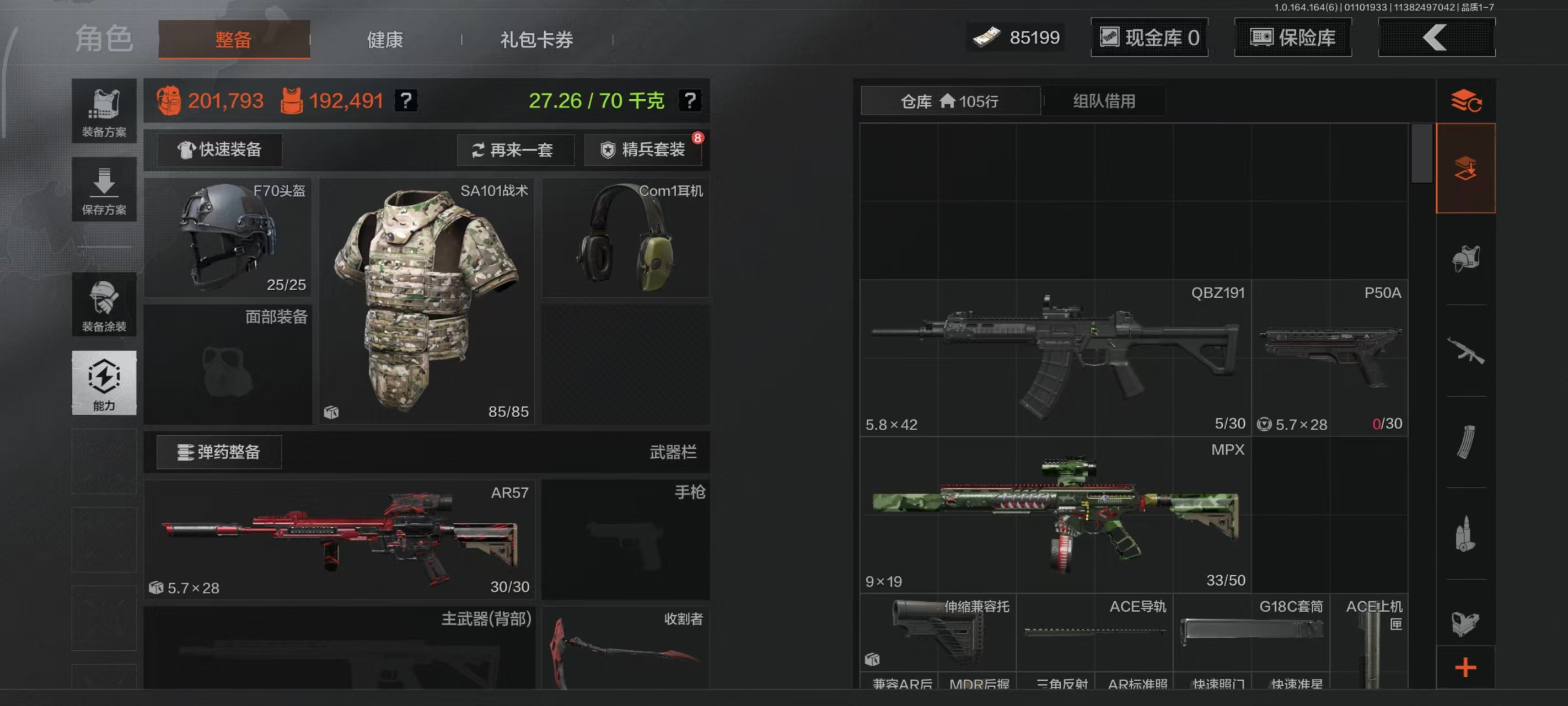Open 装备涂装 equipment paint panel
The image size is (1568, 706).
pyautogui.click(x=104, y=304)
